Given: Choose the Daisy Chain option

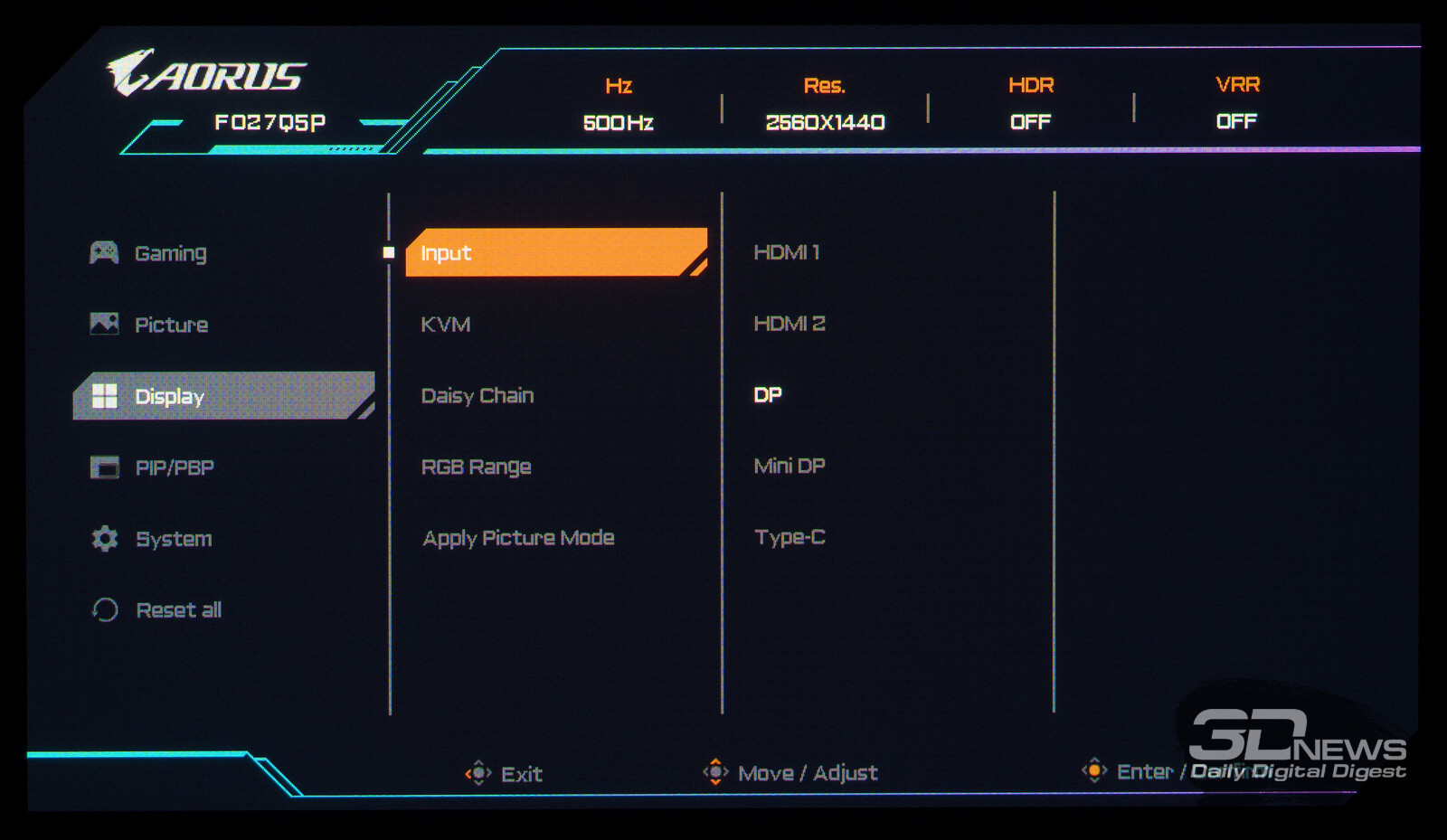Looking at the screenshot, I should tap(478, 396).
